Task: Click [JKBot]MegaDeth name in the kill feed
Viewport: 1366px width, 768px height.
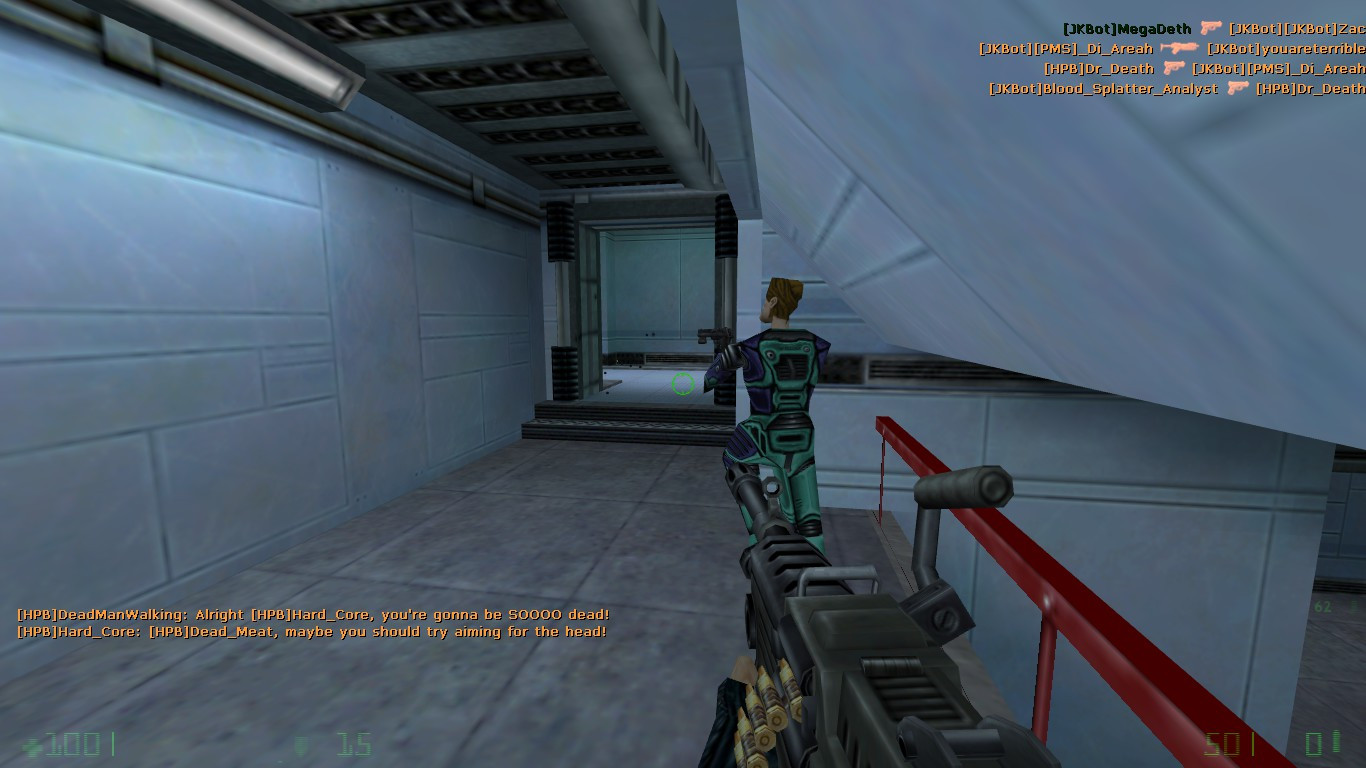Action: (x=1127, y=28)
